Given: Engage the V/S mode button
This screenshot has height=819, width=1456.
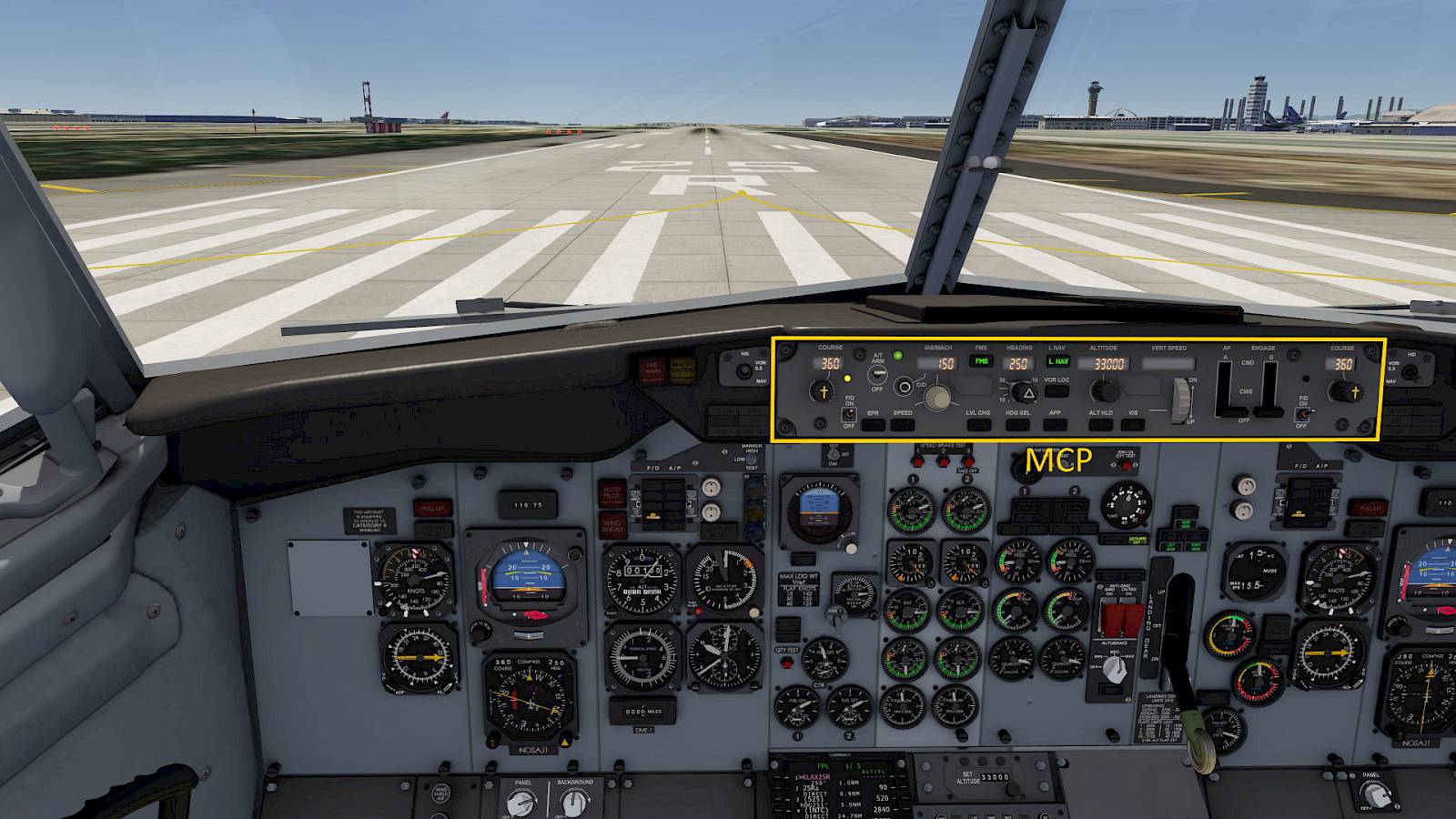Looking at the screenshot, I should (1133, 424).
